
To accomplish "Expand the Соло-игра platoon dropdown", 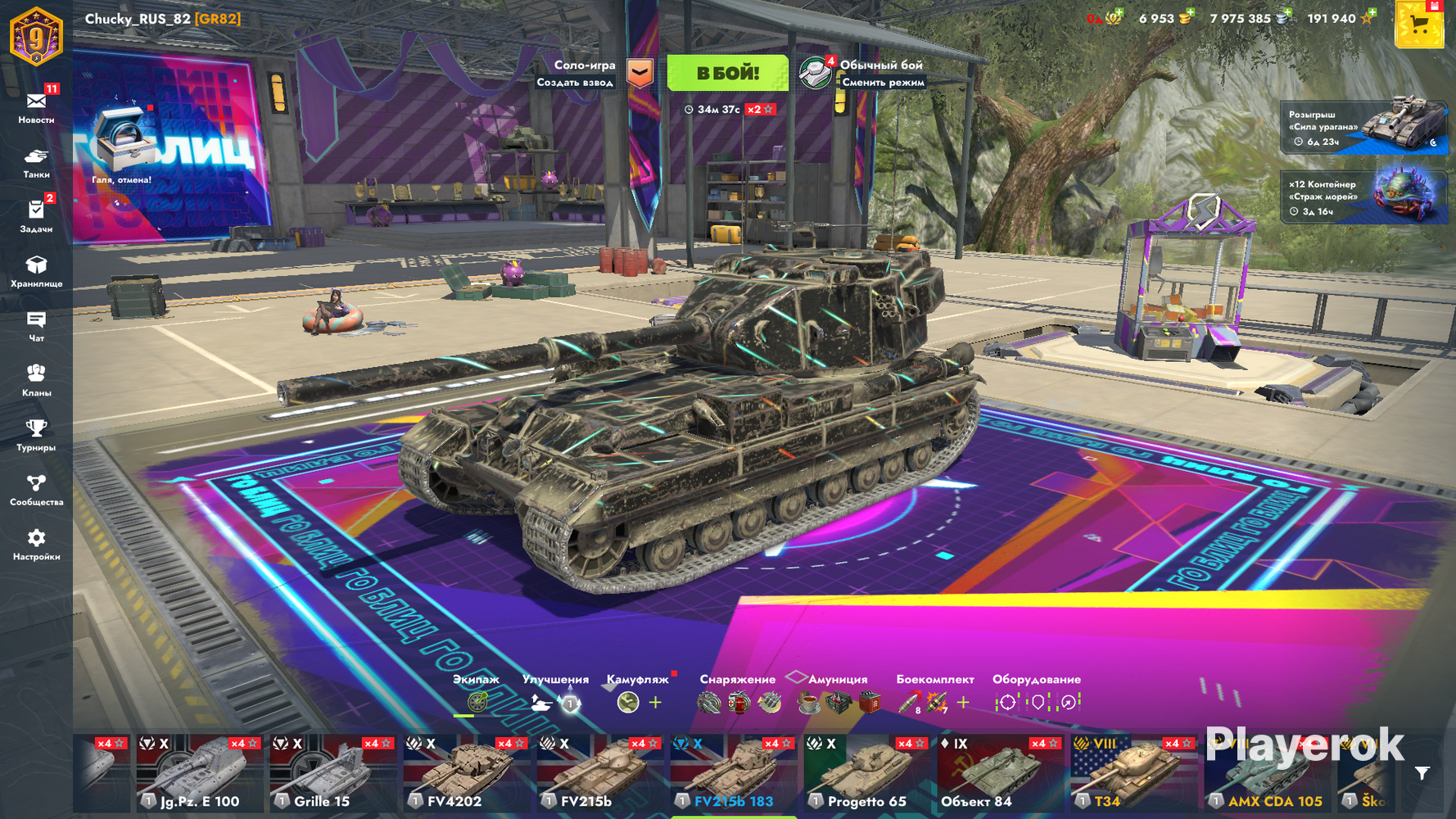I will (640, 73).
